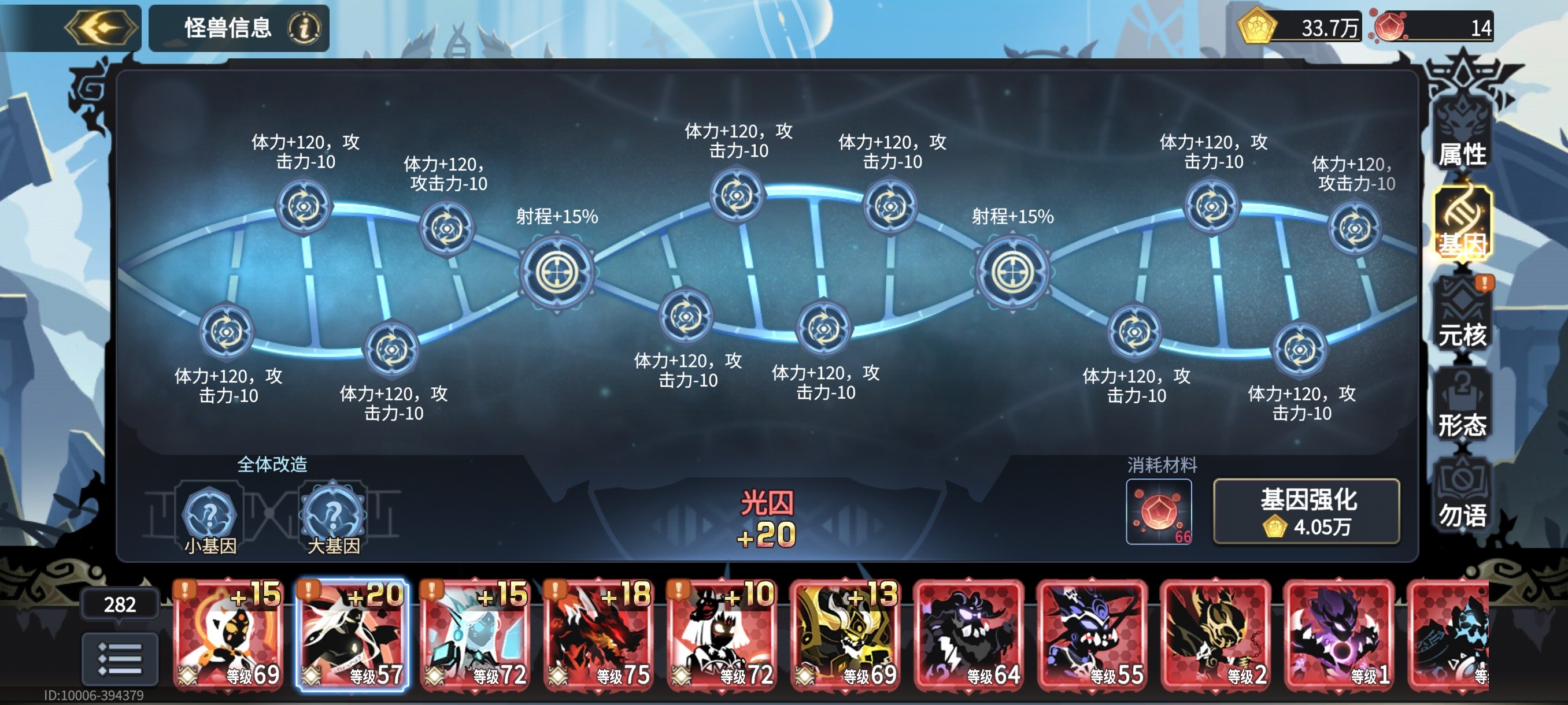Open the 勿语 tab
Image resolution: width=1568 pixels, height=705 pixels.
[x=1462, y=496]
